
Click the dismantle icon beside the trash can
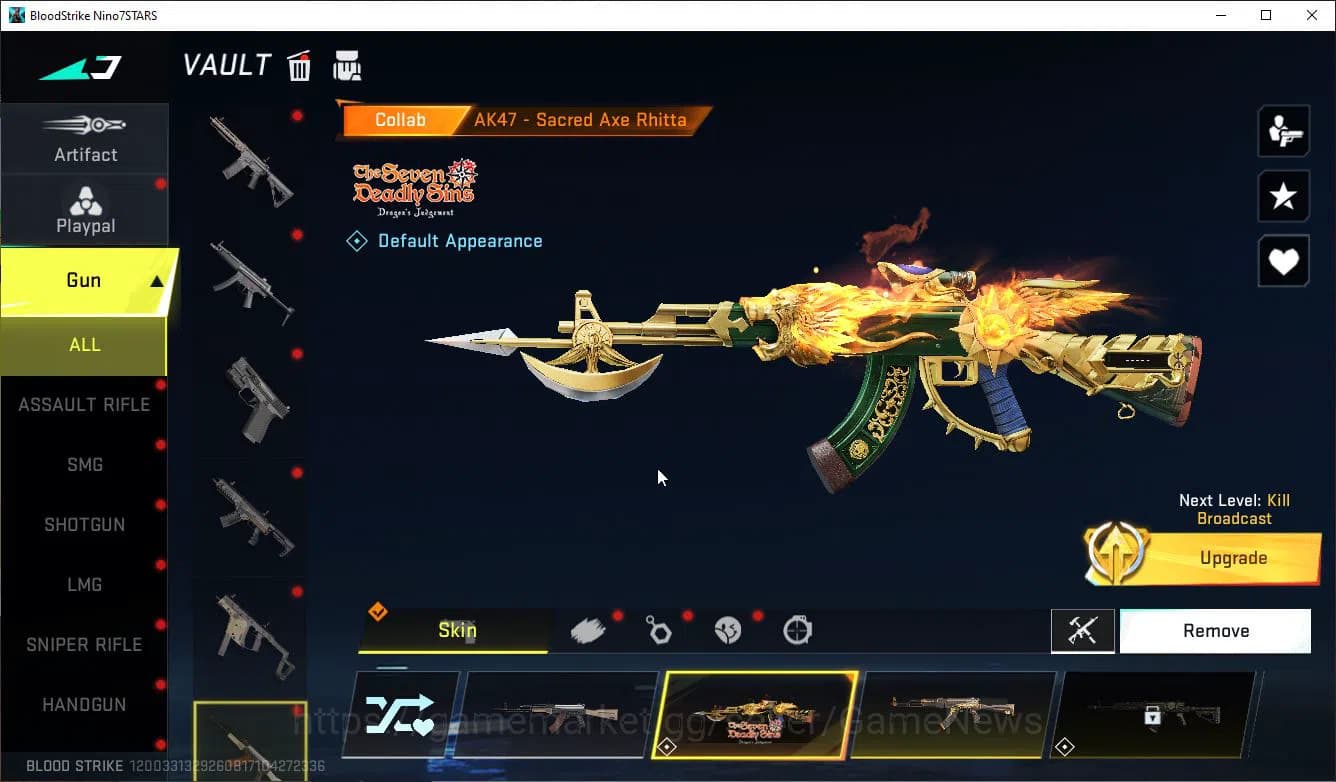(347, 65)
